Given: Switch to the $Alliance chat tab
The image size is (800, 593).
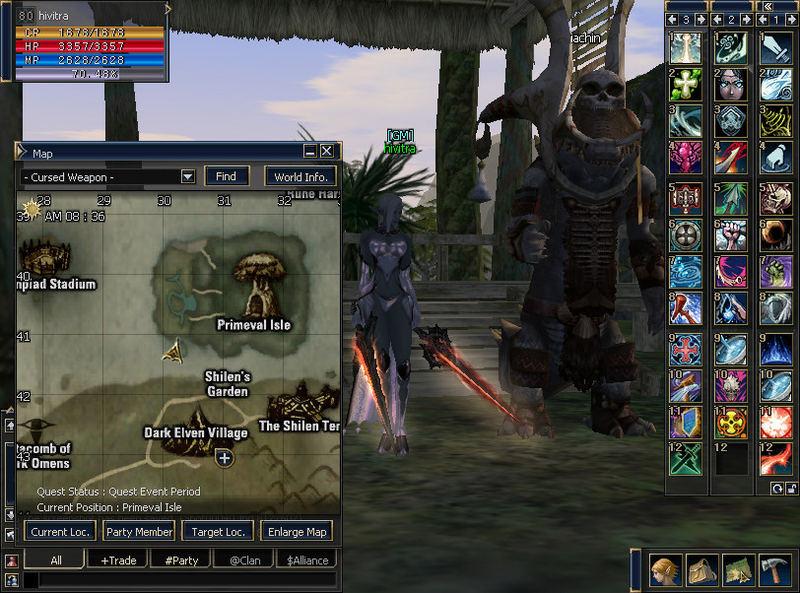Looking at the screenshot, I should tap(307, 560).
